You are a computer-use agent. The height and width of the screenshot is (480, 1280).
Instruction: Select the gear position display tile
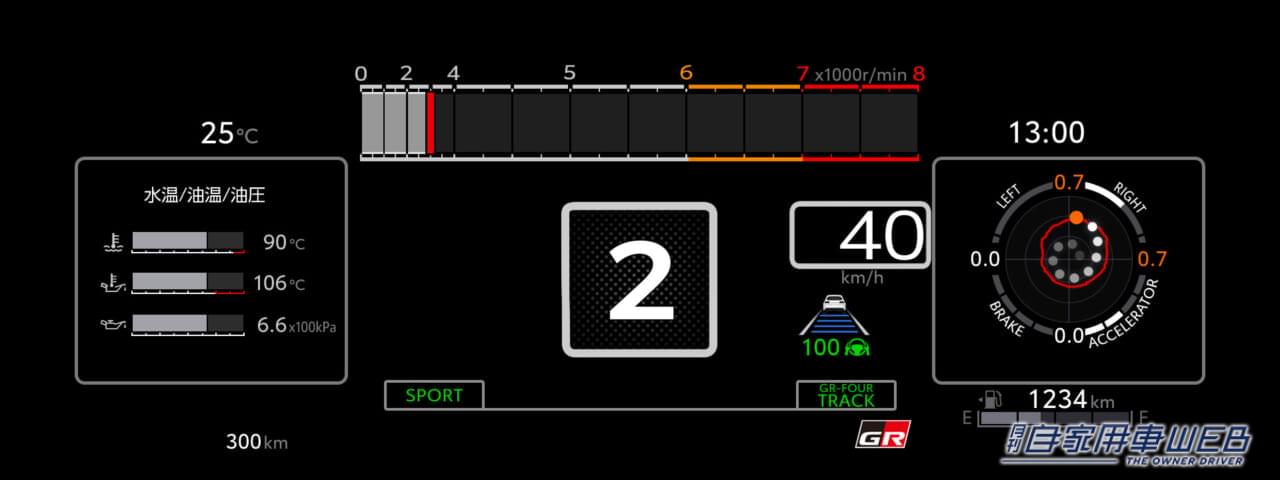pyautogui.click(x=639, y=279)
